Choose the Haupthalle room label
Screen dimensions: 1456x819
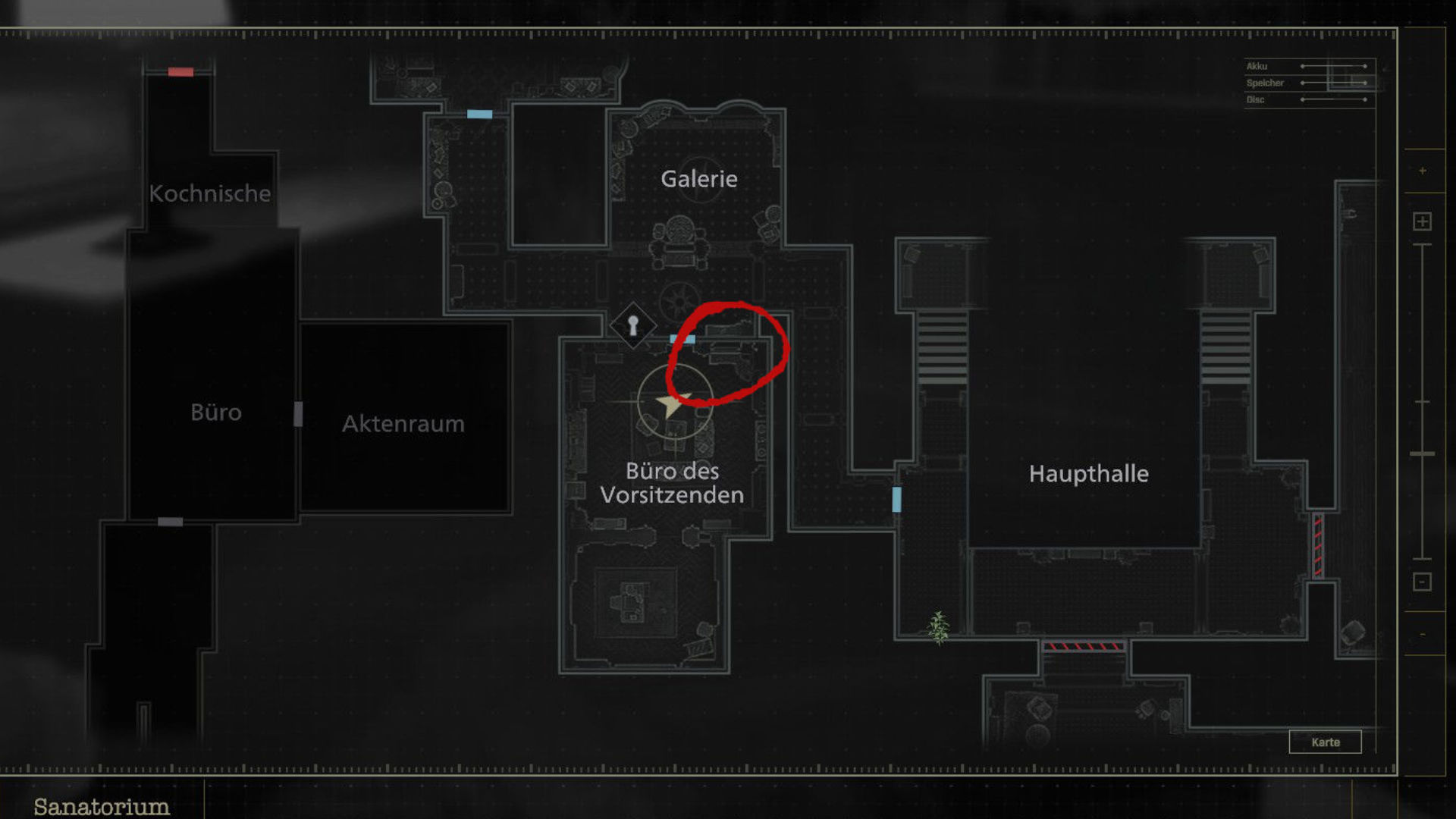click(x=1088, y=474)
